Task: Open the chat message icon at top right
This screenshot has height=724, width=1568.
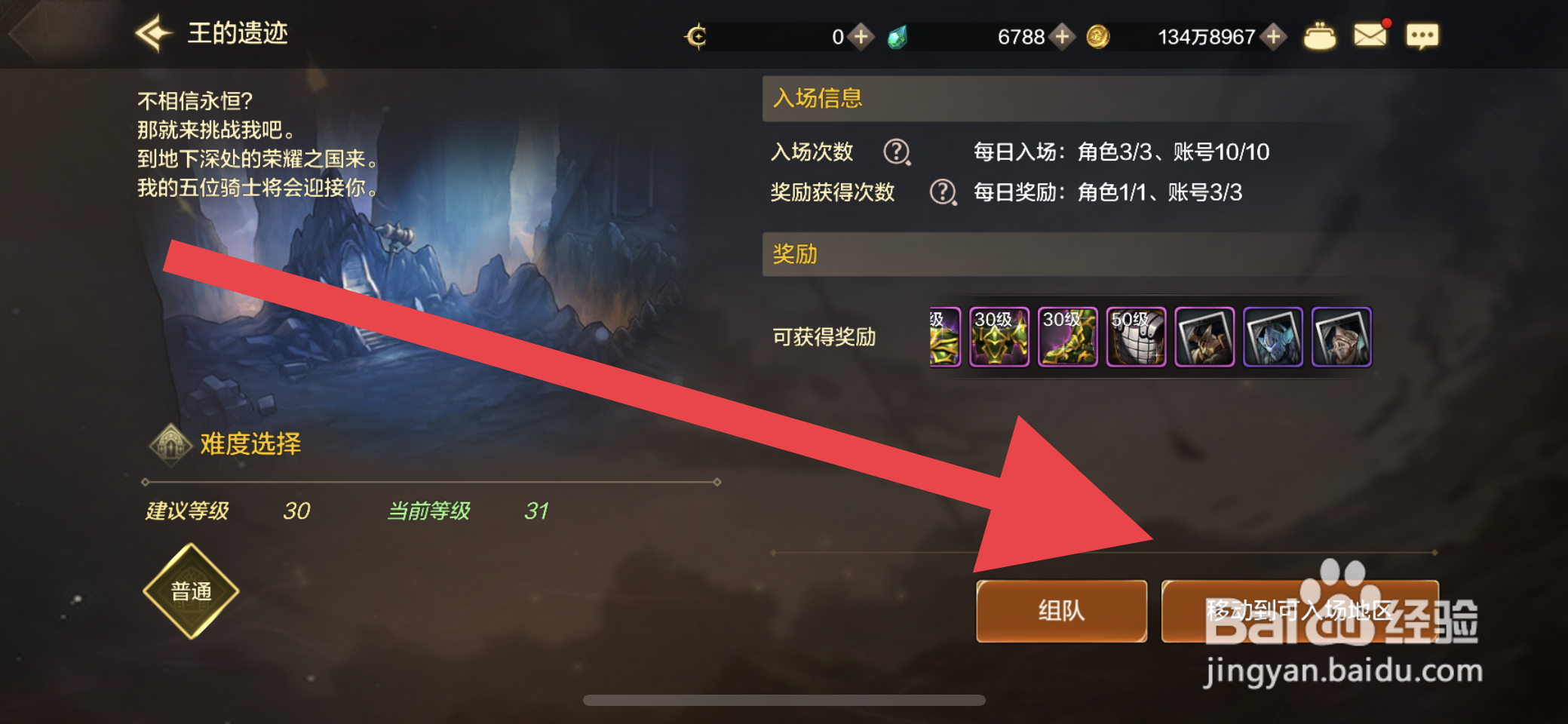Action: (x=1422, y=34)
